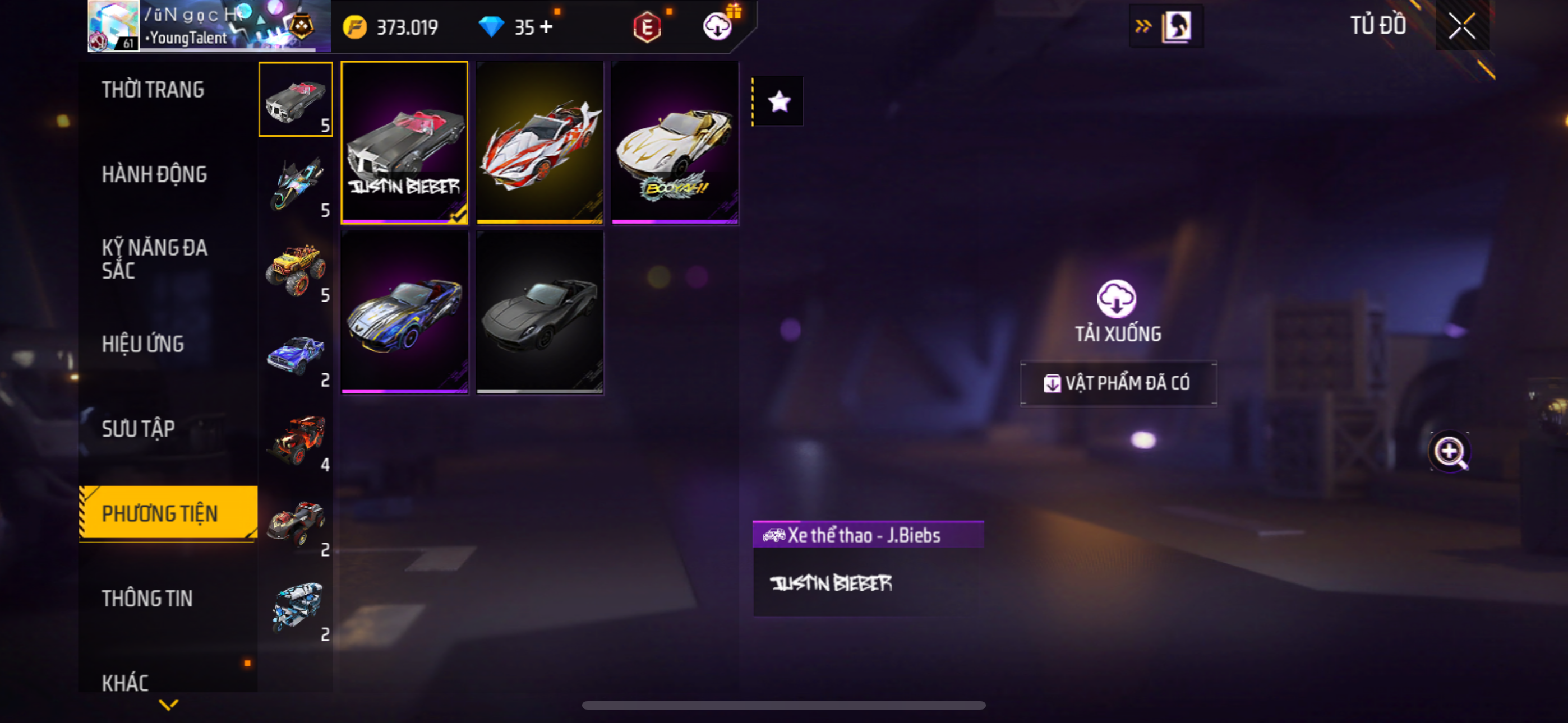Add diamonds with the plus button

point(546,27)
